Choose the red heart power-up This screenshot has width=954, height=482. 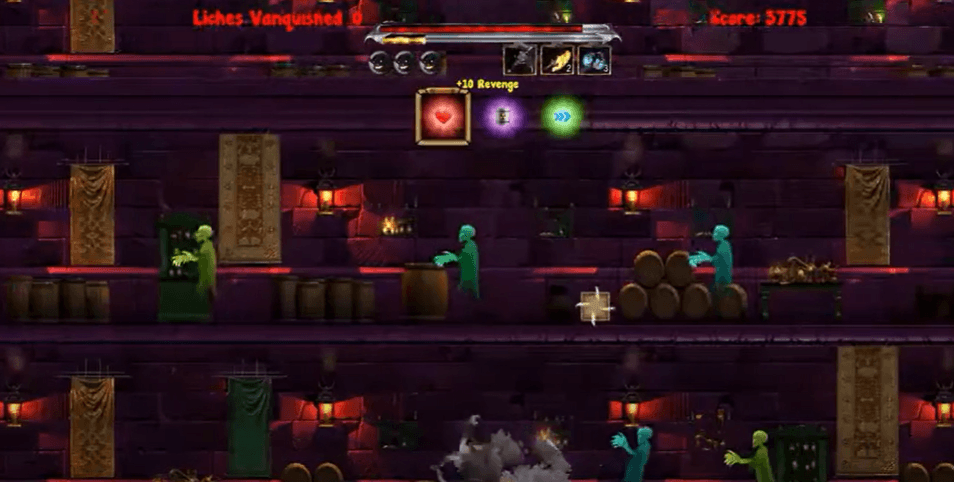pos(443,117)
